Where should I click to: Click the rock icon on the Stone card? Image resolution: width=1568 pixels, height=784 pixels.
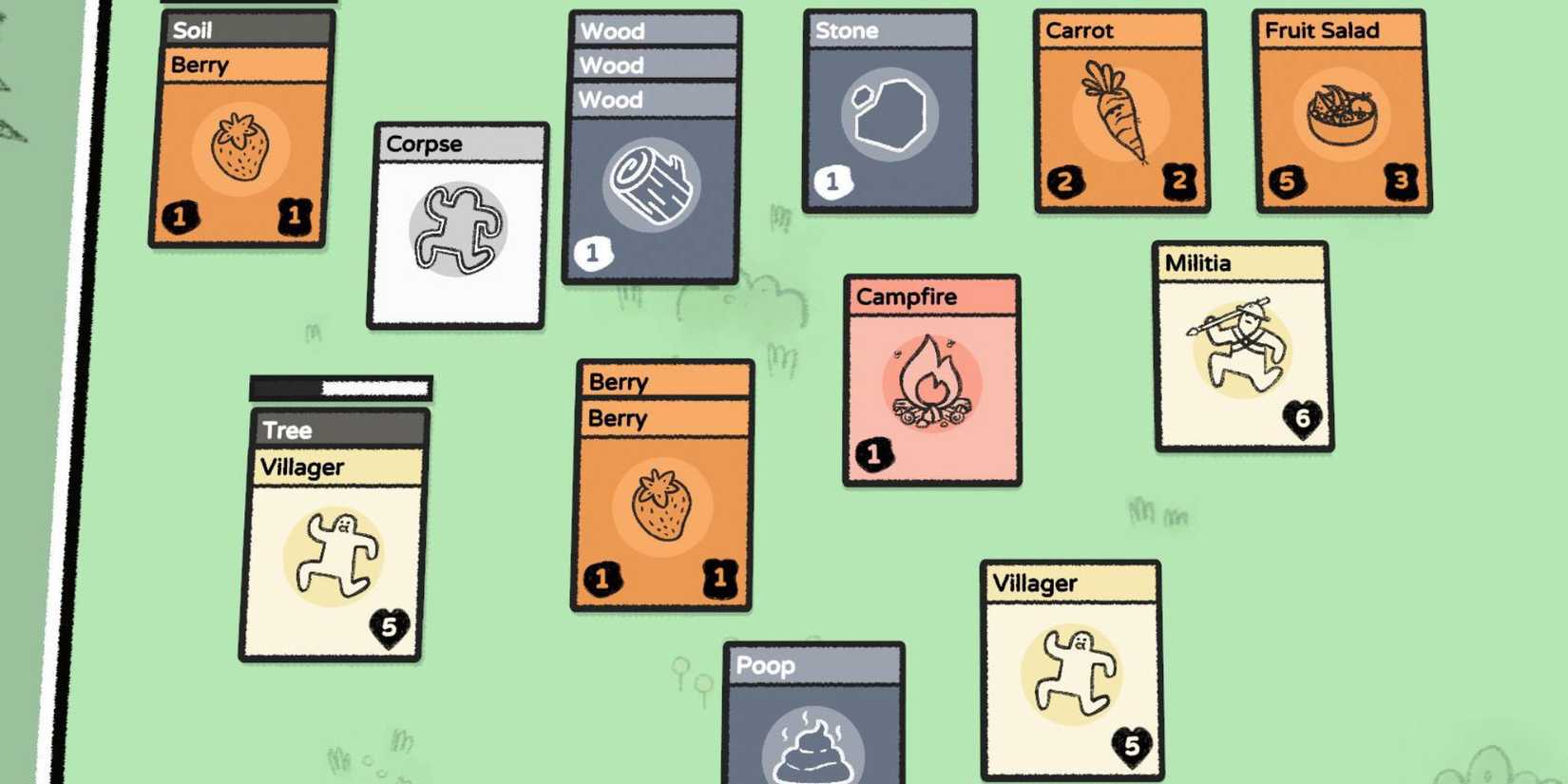click(891, 114)
